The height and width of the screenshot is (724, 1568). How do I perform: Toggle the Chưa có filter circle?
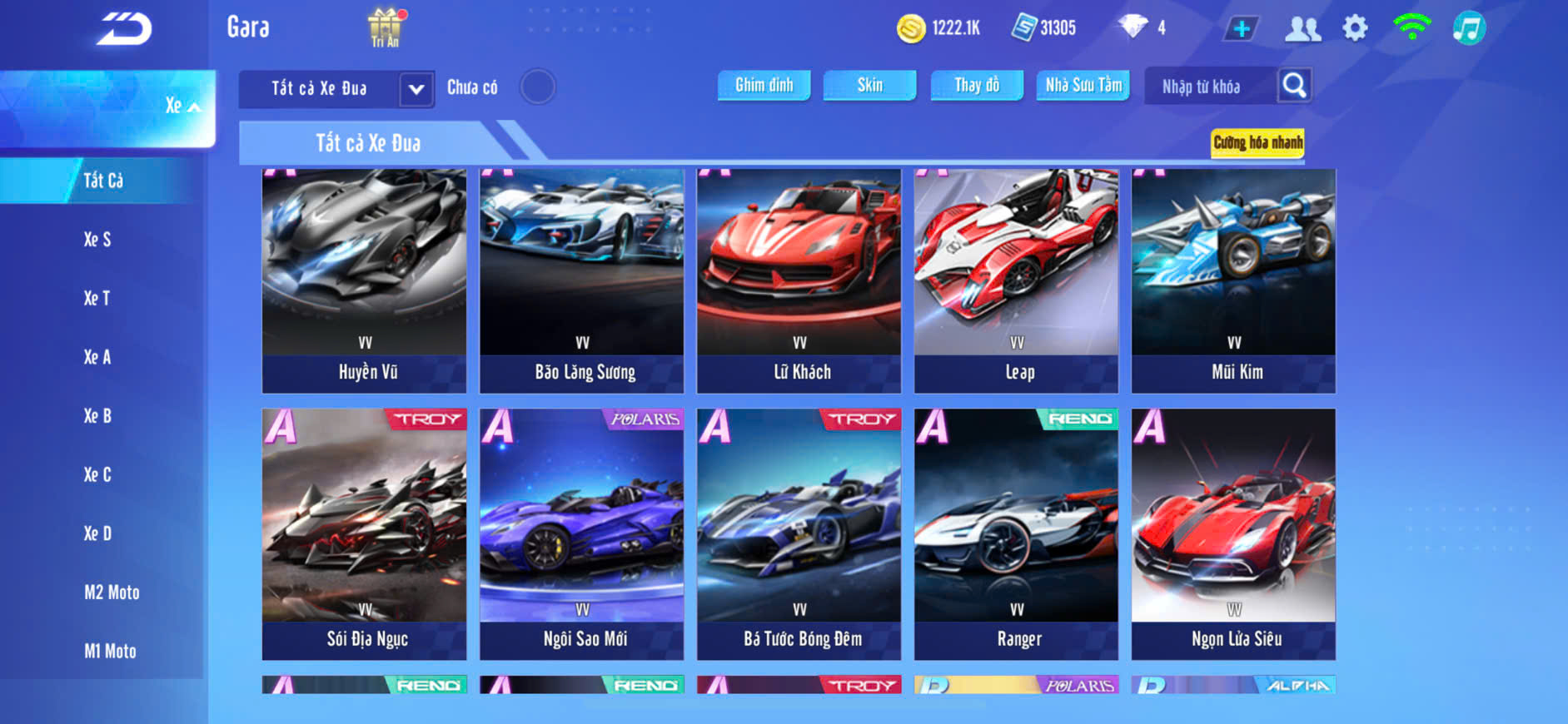(537, 87)
